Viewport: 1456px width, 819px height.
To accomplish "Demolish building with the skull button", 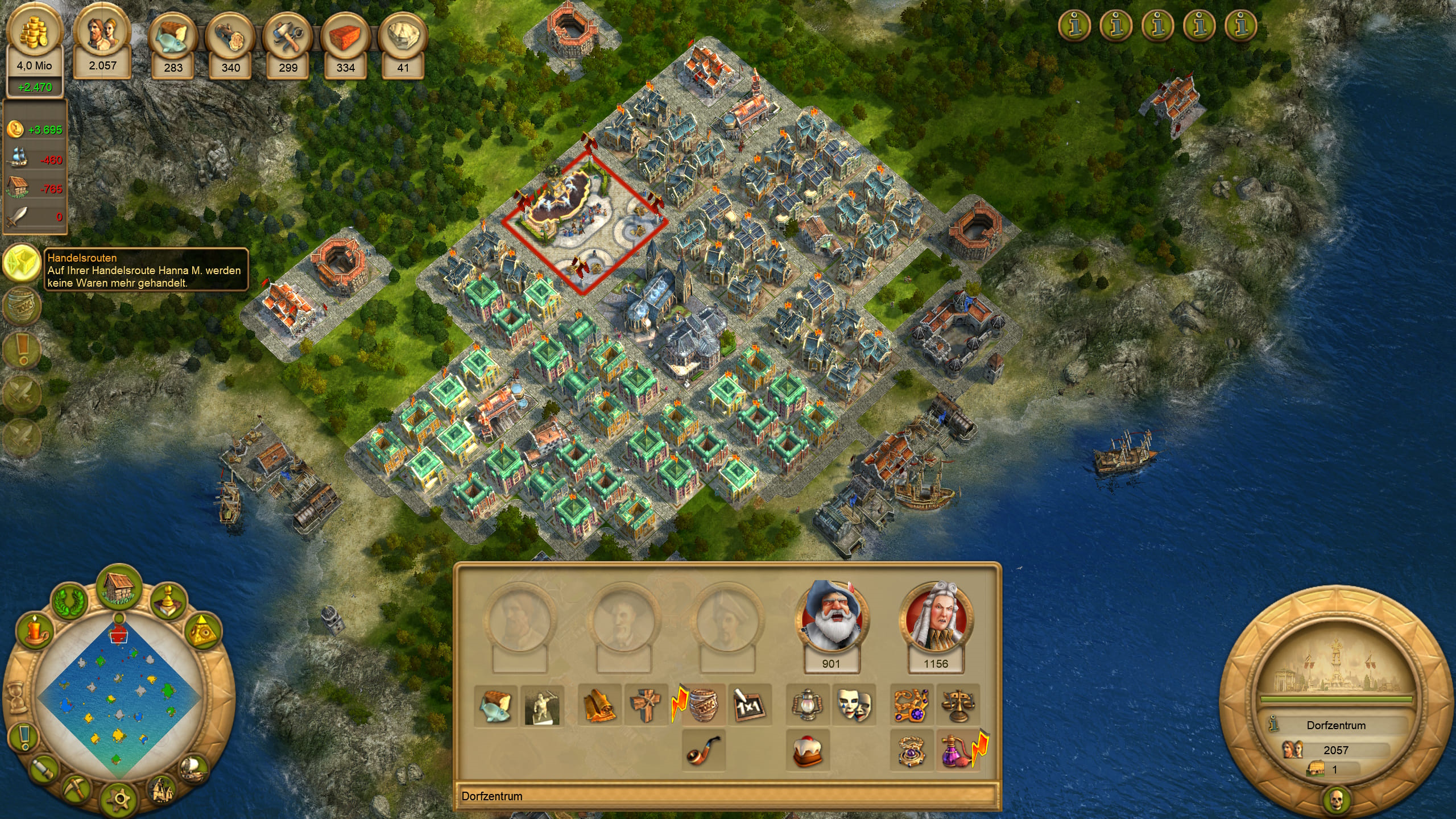I will pyautogui.click(x=1336, y=800).
